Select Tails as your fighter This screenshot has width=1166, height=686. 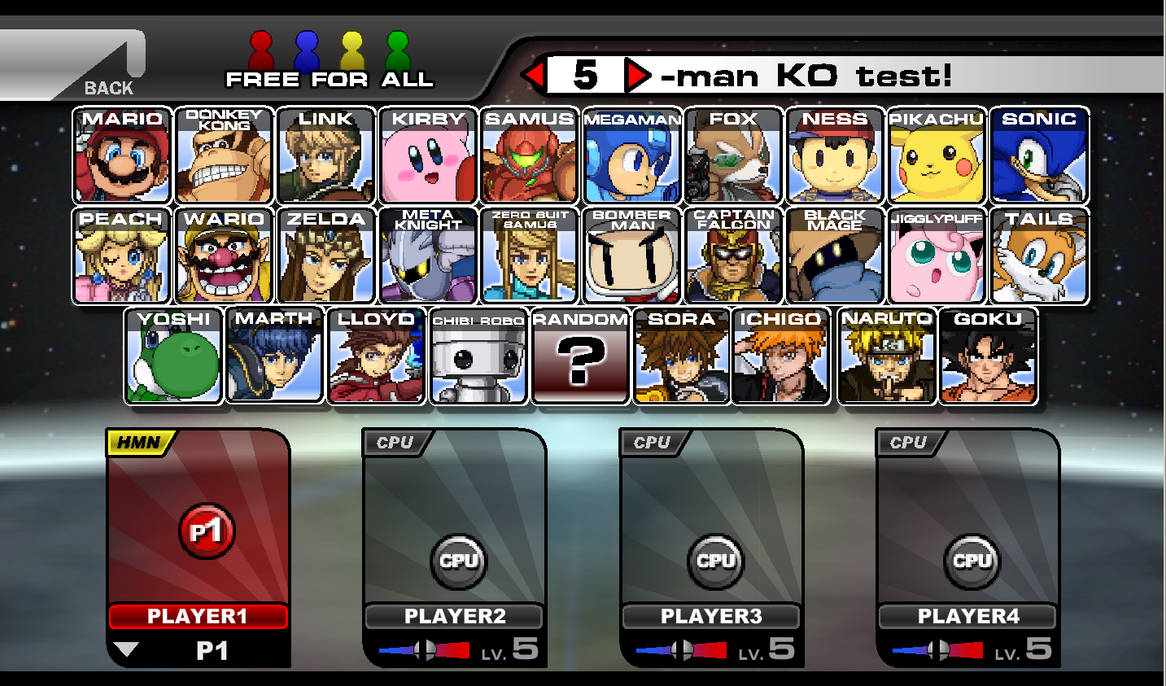coord(1039,255)
